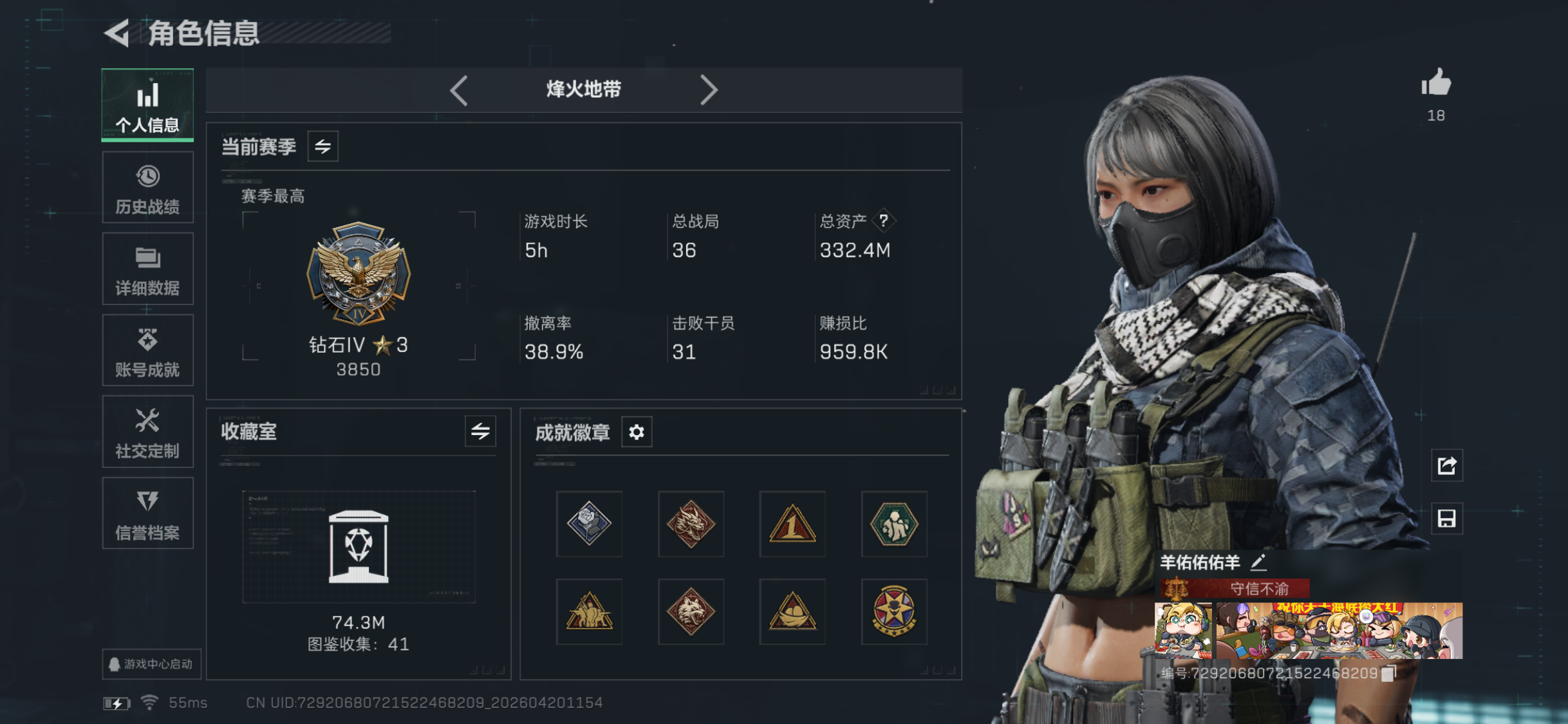Toggle the 当前赛季 season swap button
1568x724 pixels.
tap(322, 147)
